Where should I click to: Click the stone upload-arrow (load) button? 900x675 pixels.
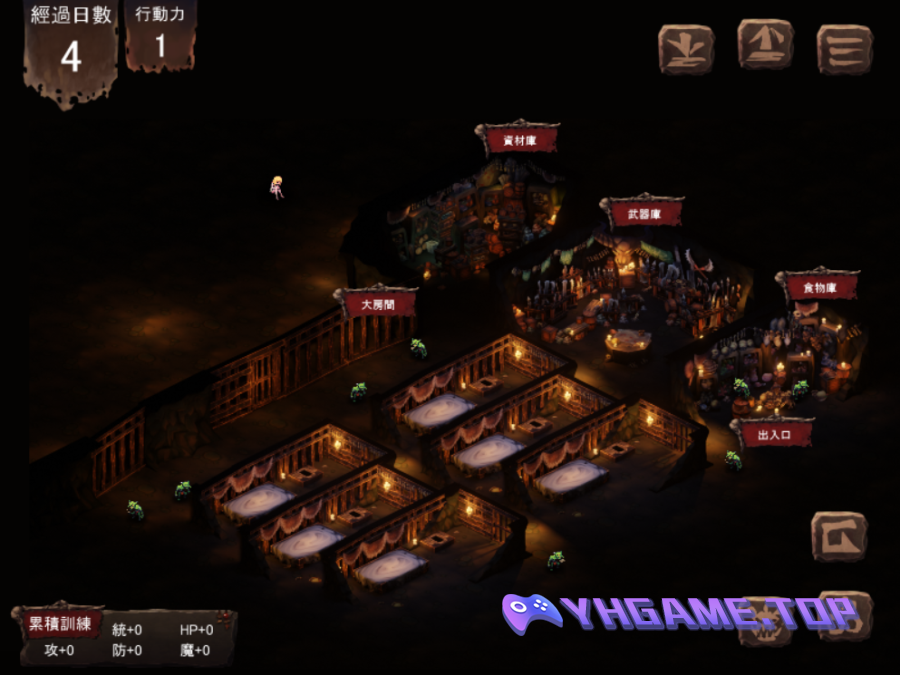[765, 45]
